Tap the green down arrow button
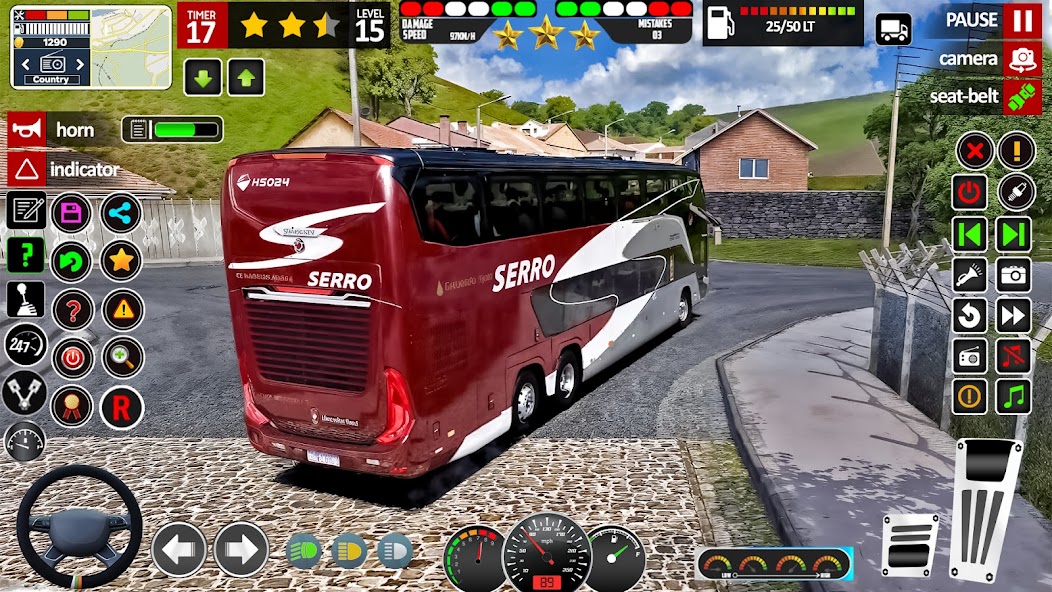1052x592 pixels. point(202,77)
